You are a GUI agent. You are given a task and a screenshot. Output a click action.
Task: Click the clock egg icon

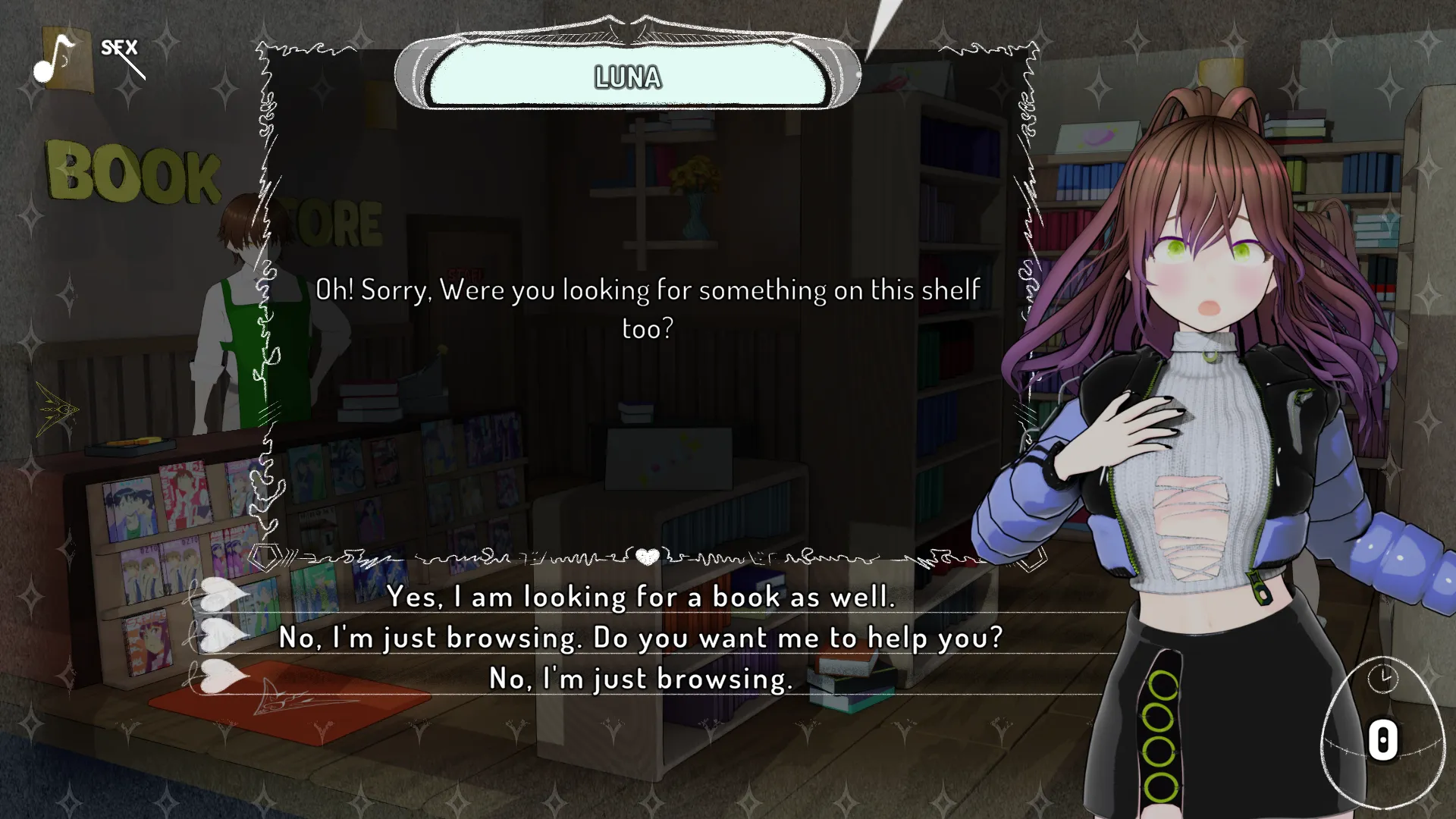[1382, 730]
